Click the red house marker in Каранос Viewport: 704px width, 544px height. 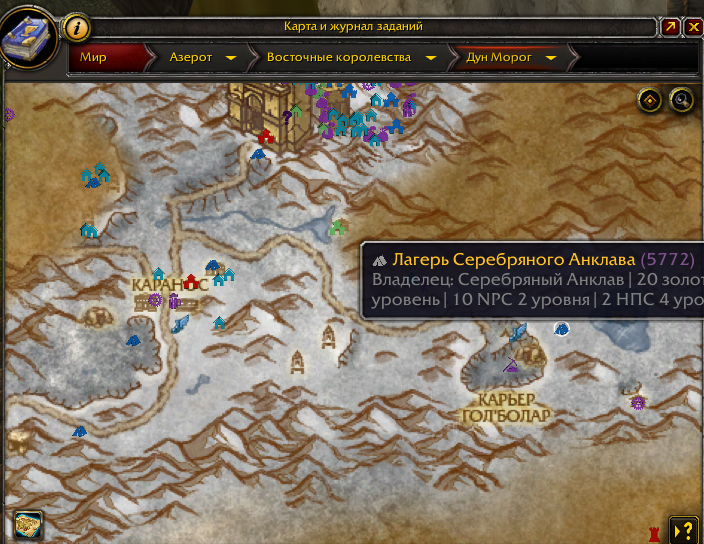[191, 282]
